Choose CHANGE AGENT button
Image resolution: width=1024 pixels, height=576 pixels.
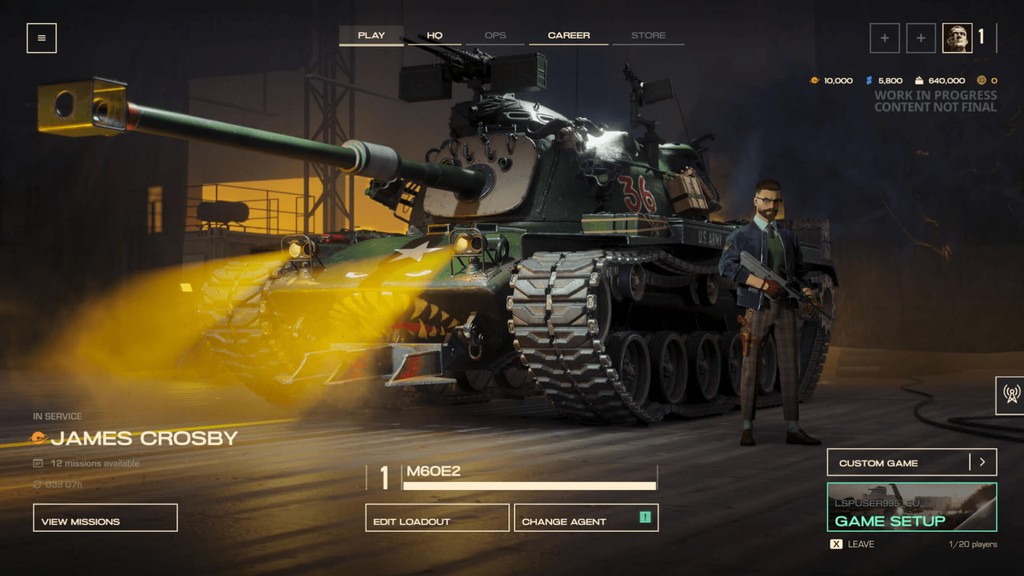pyautogui.click(x=586, y=518)
